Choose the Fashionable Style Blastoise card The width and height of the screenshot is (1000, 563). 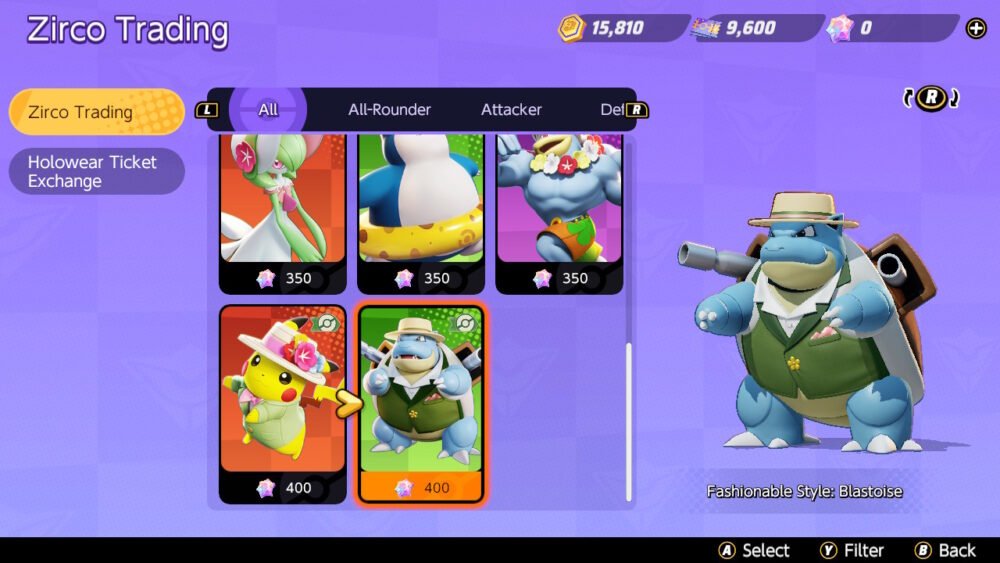point(420,402)
